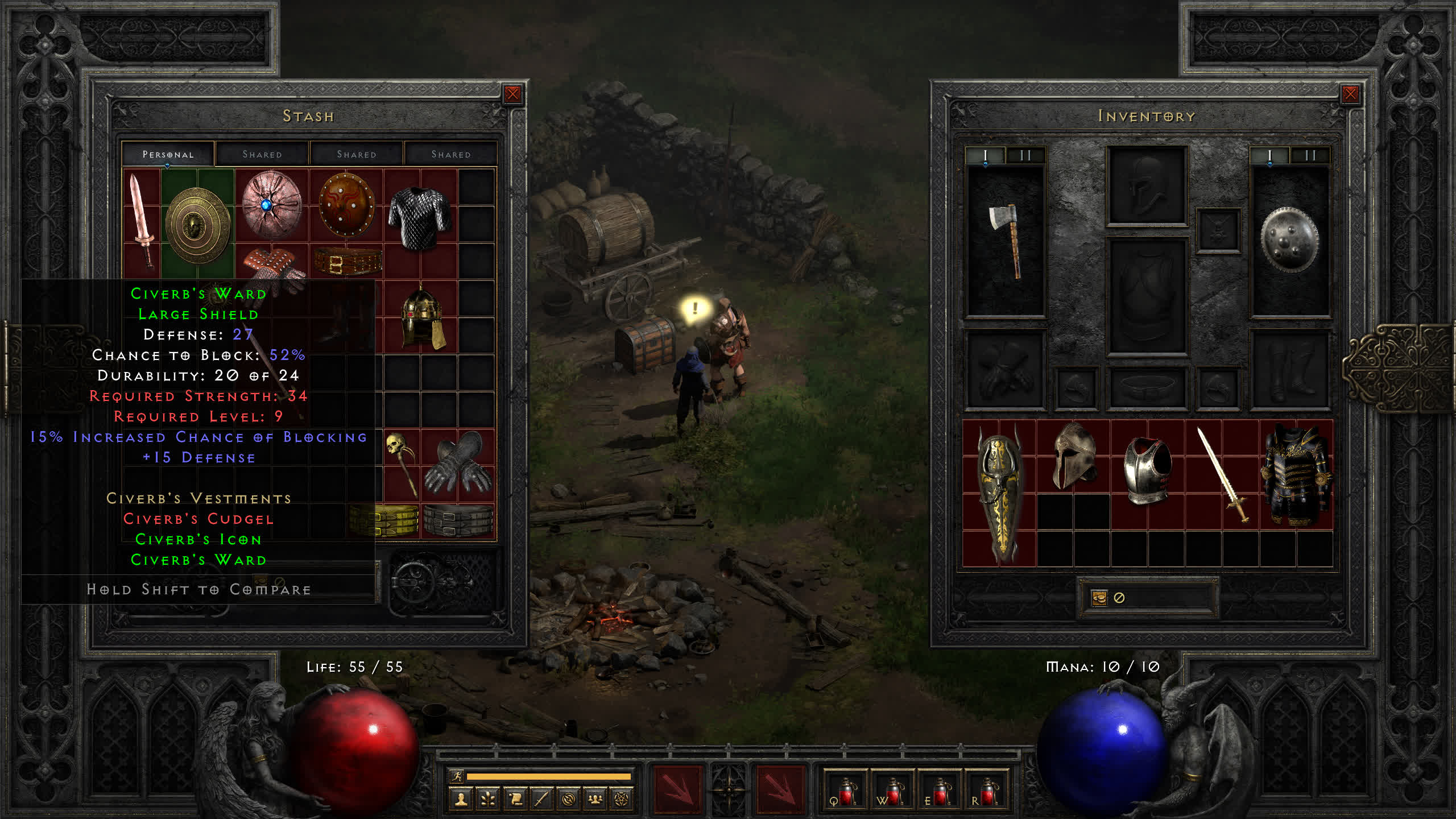Choose the long sword in the inventory
The width and height of the screenshot is (1456, 819).
coord(1223,475)
